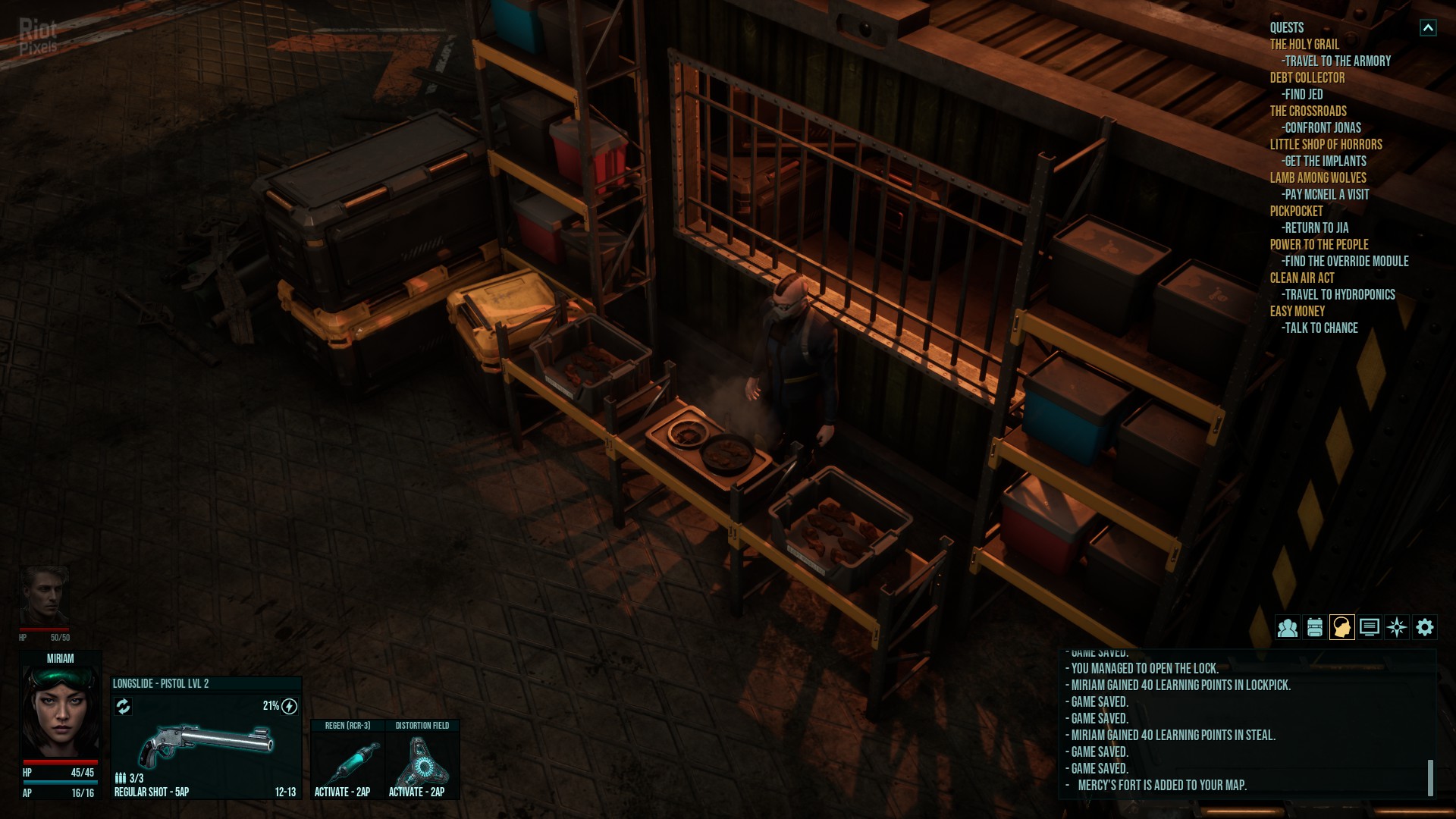Swap weapon with the cycle arrows button
Viewport: 1456px width, 819px height.
[x=123, y=707]
